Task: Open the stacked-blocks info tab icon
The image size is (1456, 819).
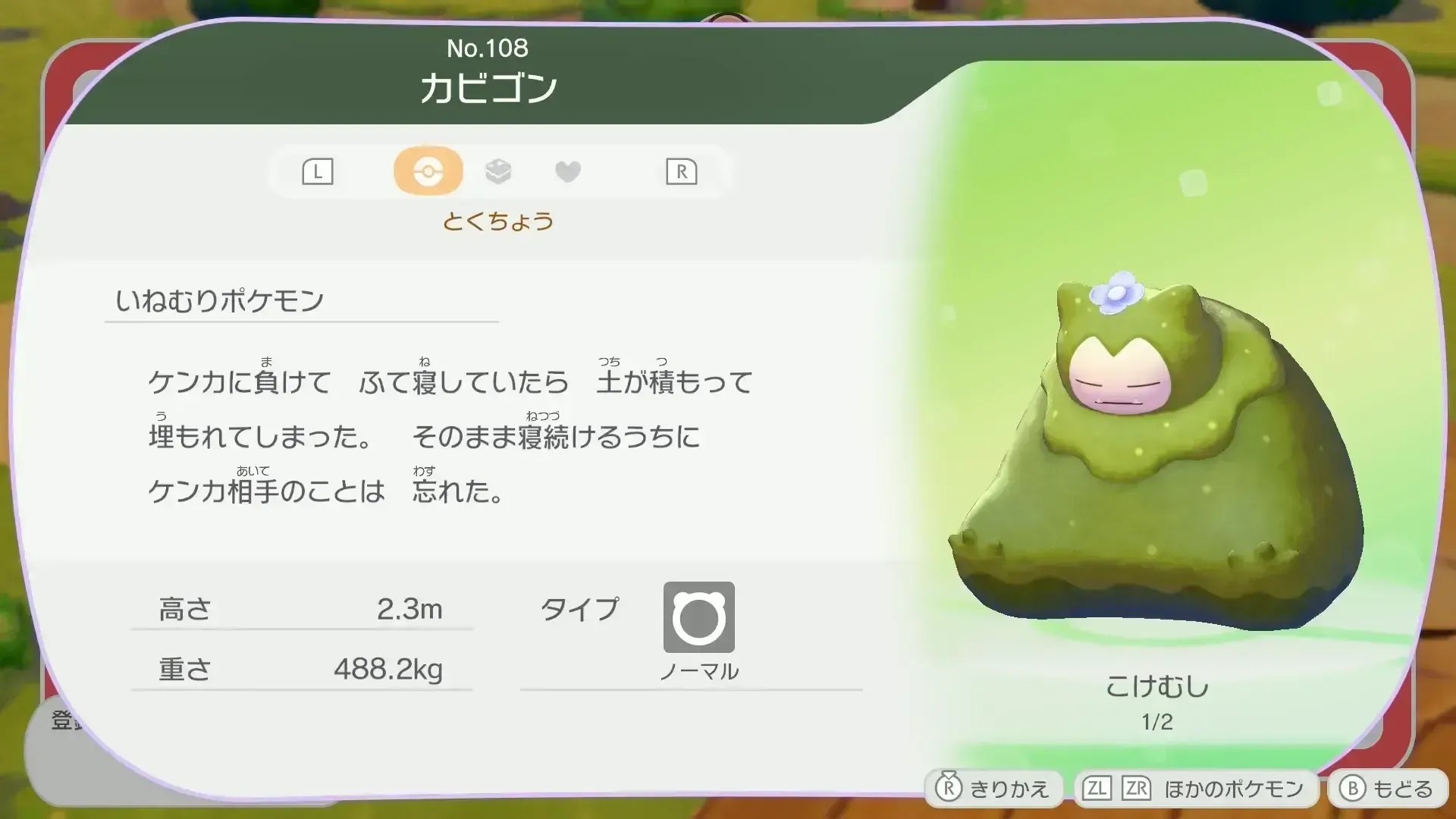Action: 499,171
